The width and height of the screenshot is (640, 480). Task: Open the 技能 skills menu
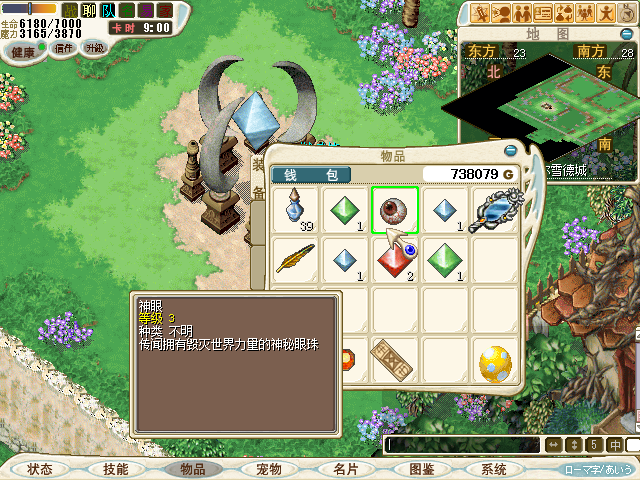(x=116, y=468)
